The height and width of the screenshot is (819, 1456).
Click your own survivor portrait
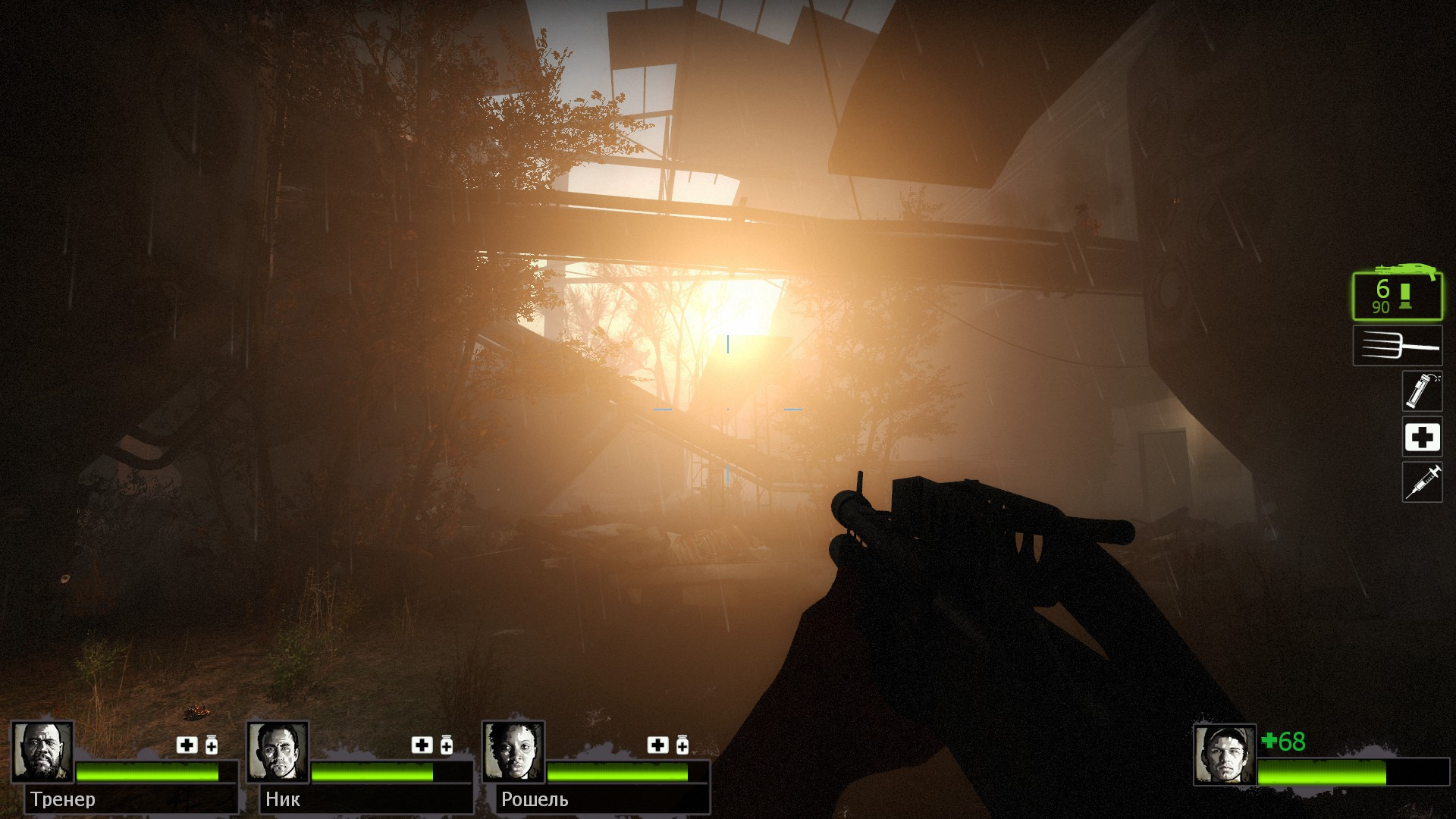click(1224, 755)
